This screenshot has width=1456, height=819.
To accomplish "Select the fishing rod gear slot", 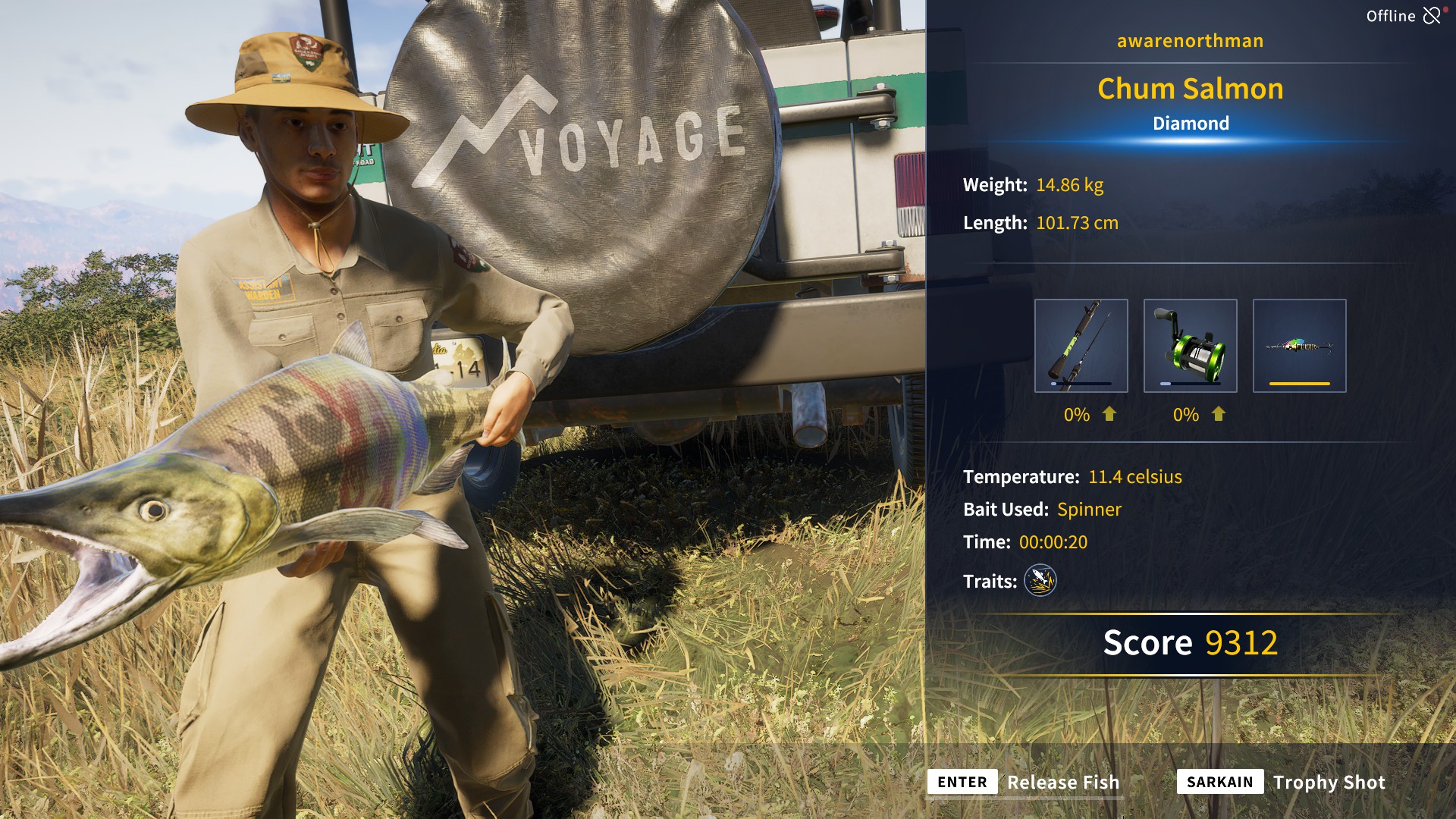I will click(1081, 346).
